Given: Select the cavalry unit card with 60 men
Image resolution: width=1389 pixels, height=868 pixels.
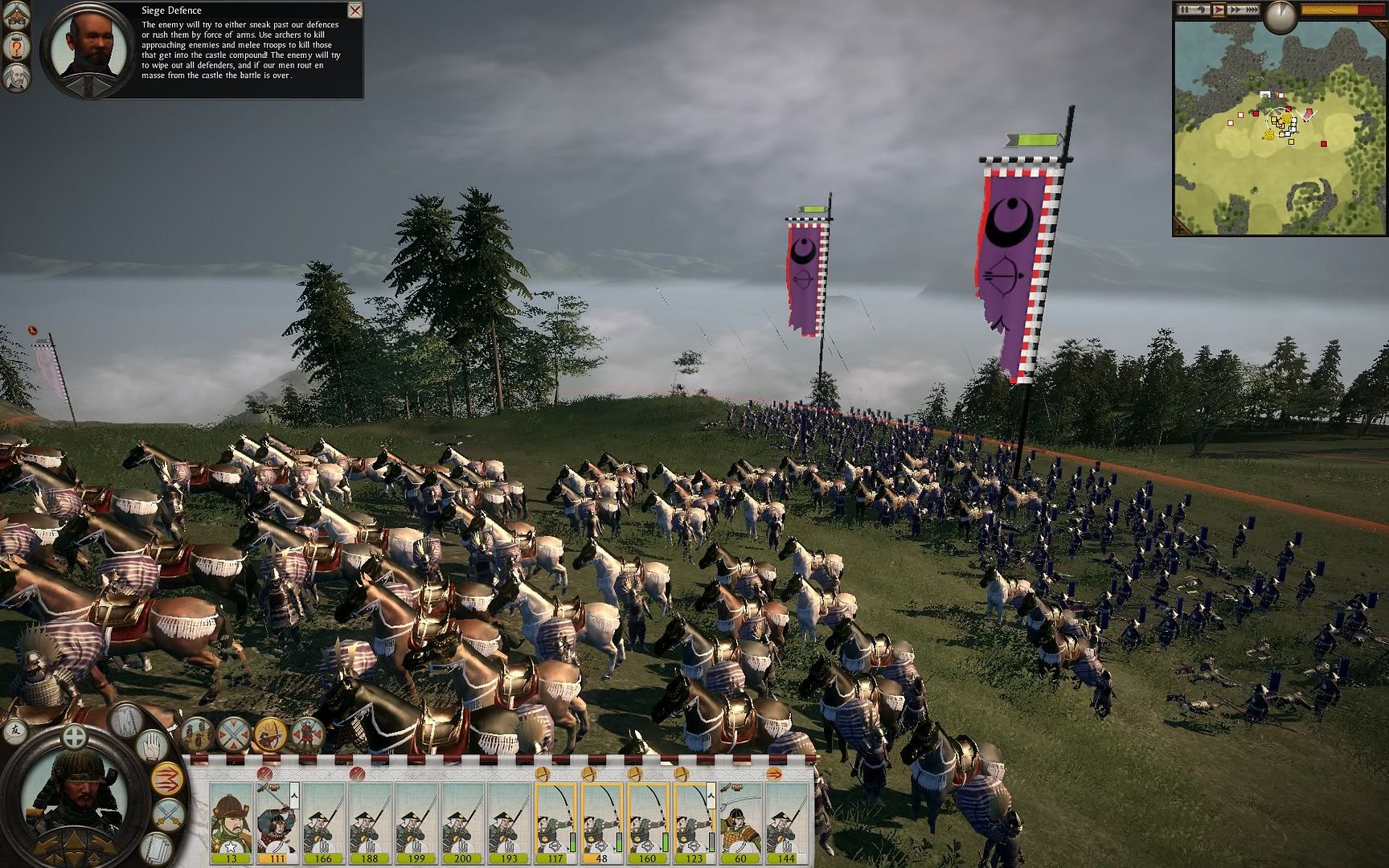Looking at the screenshot, I should pos(740,820).
